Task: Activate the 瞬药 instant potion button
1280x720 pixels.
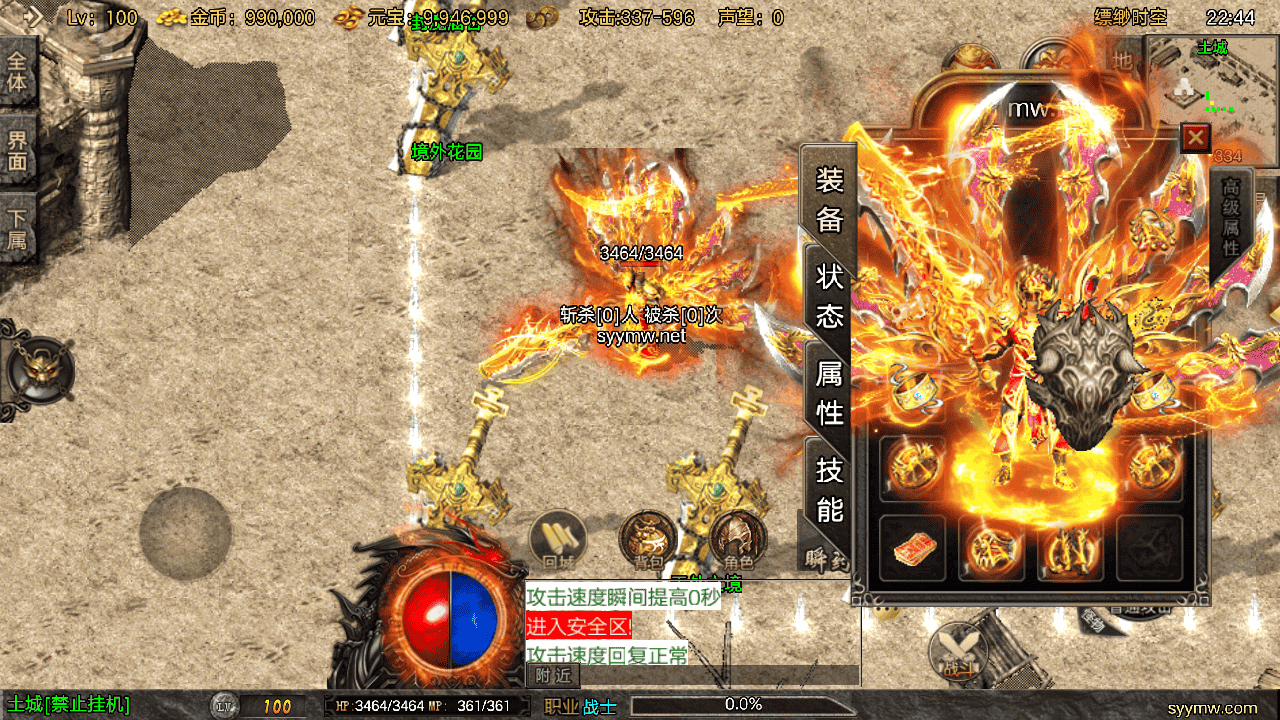Action: pyautogui.click(x=824, y=560)
